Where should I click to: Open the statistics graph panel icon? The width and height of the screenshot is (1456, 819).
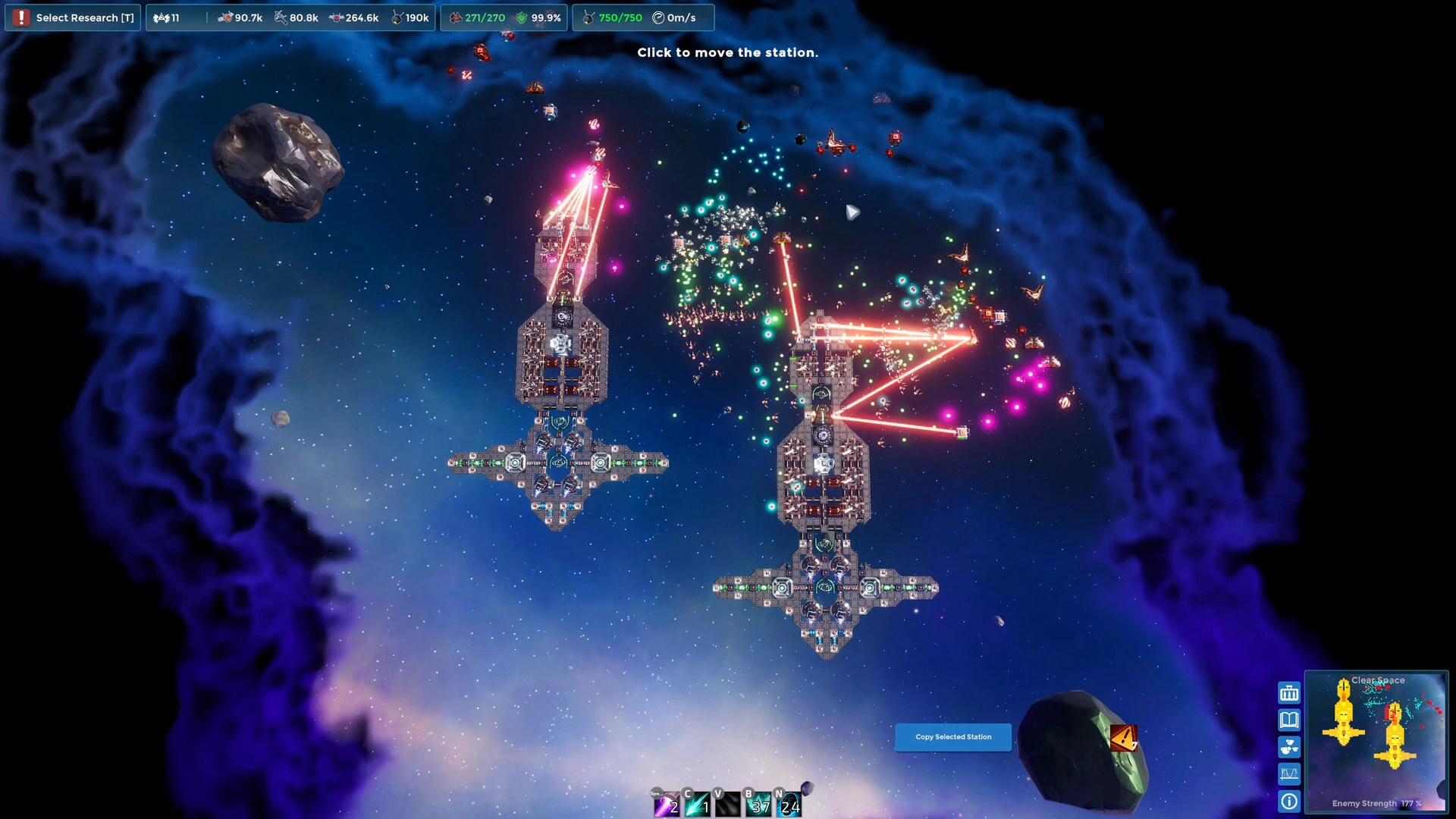pos(1289,774)
